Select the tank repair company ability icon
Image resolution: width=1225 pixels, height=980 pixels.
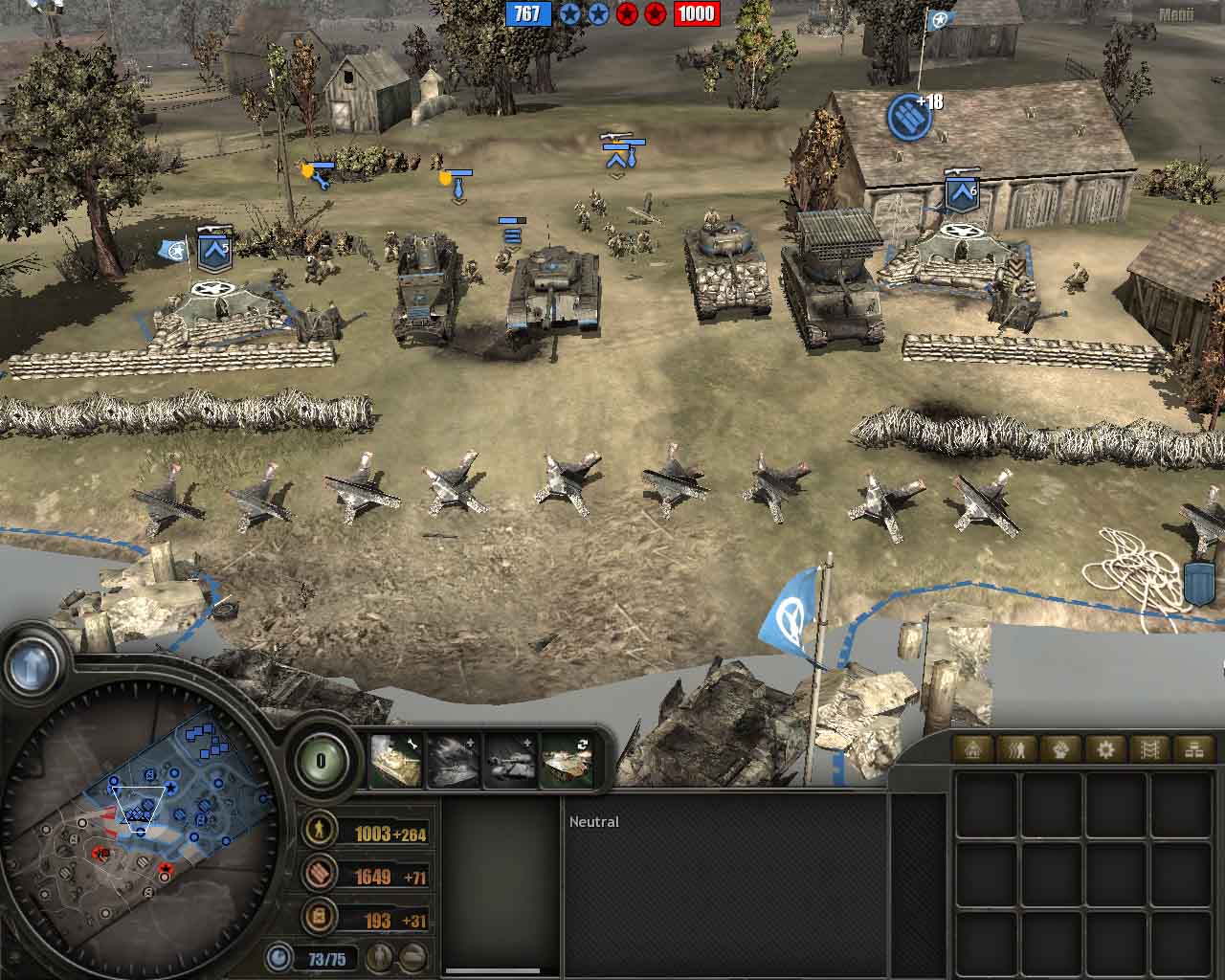395,760
